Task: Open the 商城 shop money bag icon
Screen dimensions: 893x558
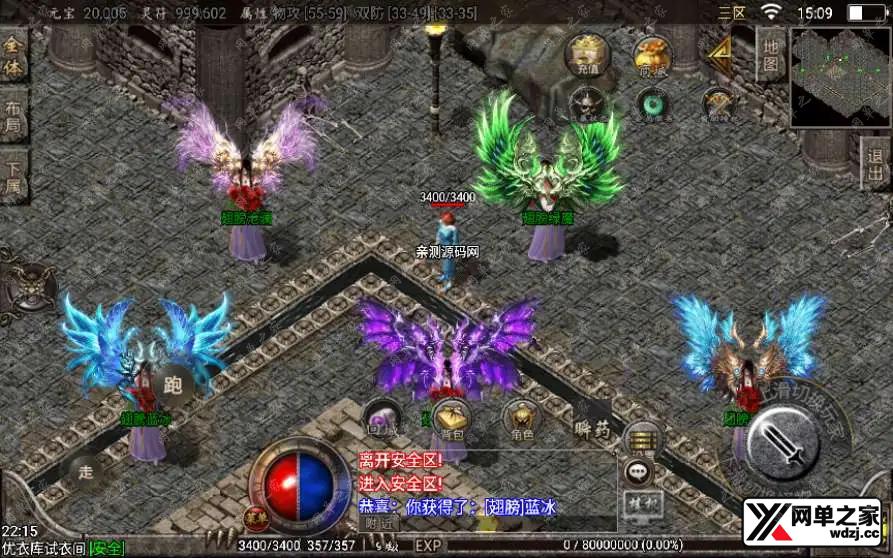Action: [652, 54]
